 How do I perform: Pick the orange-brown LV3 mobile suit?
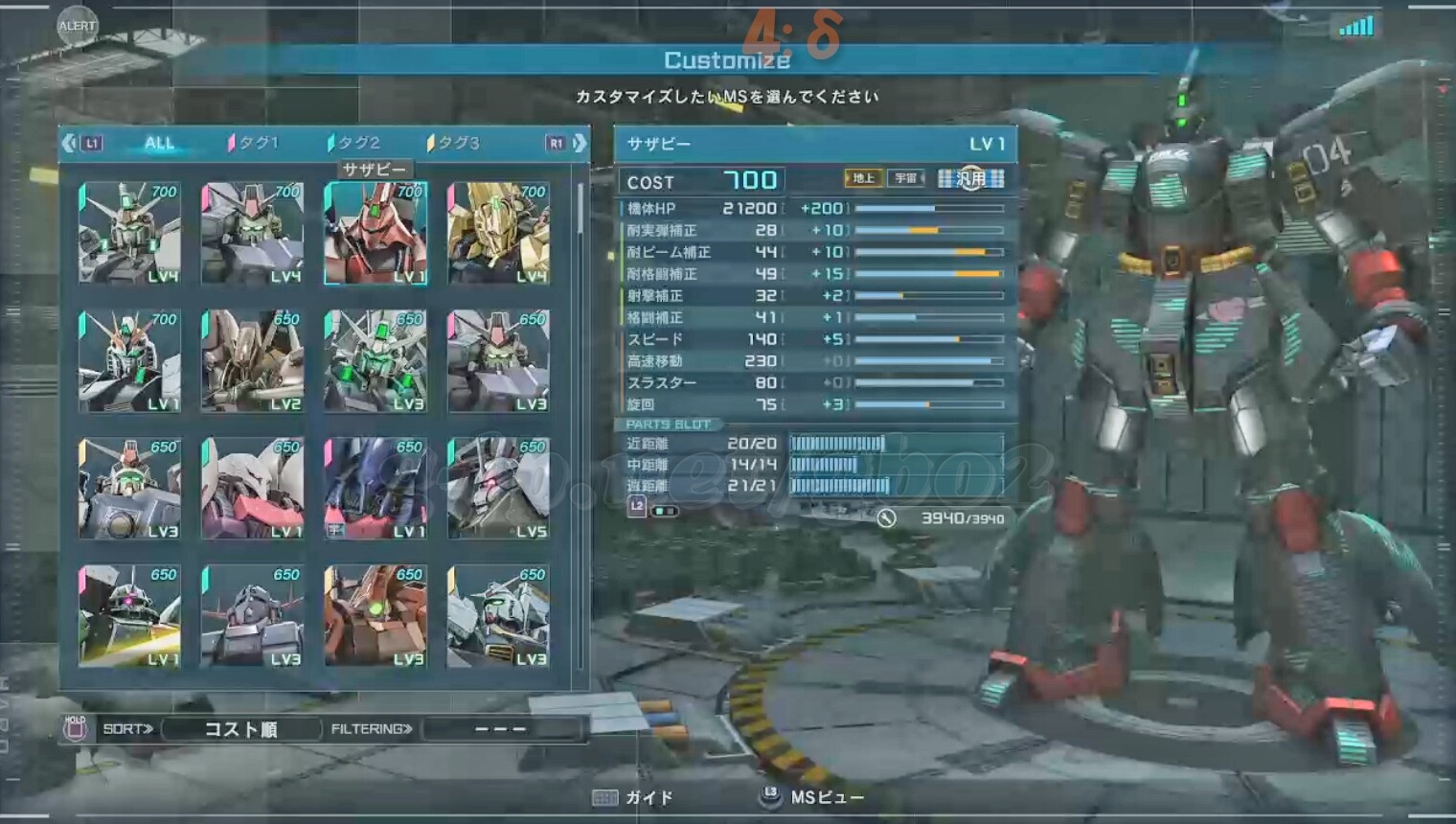click(375, 616)
